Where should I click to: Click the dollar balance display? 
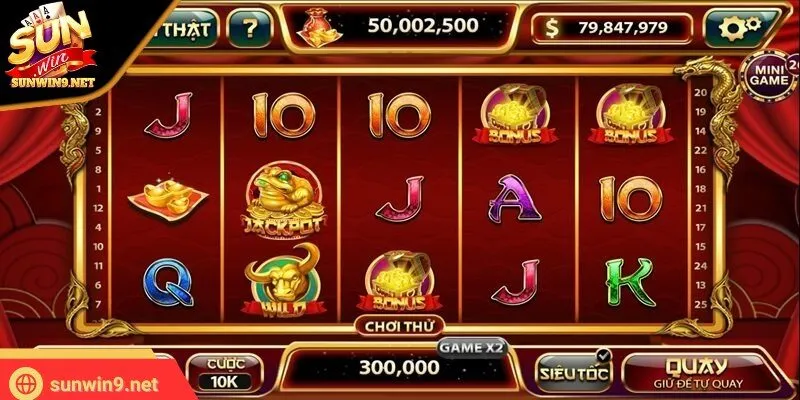[x=623, y=29]
